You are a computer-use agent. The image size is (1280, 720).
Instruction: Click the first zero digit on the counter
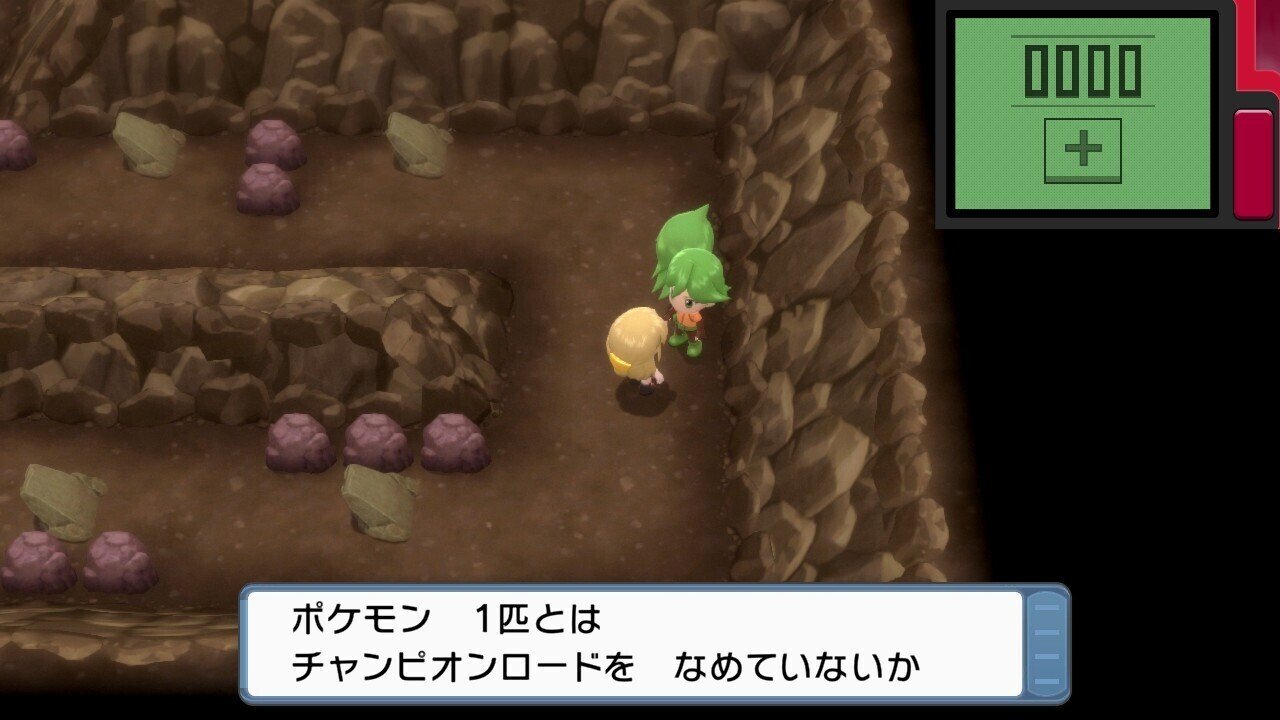click(1036, 70)
